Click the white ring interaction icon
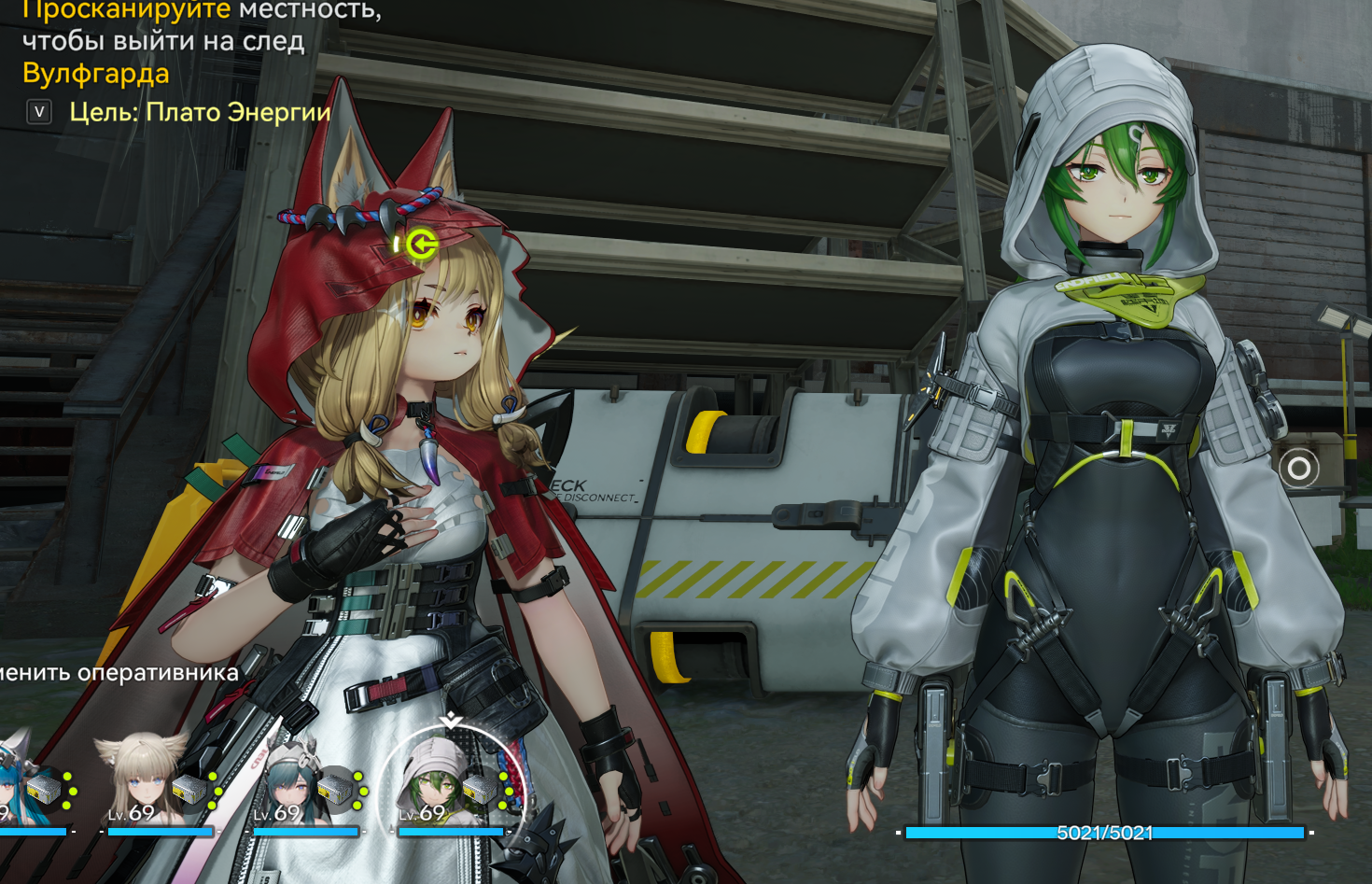1372x884 pixels. (1298, 468)
